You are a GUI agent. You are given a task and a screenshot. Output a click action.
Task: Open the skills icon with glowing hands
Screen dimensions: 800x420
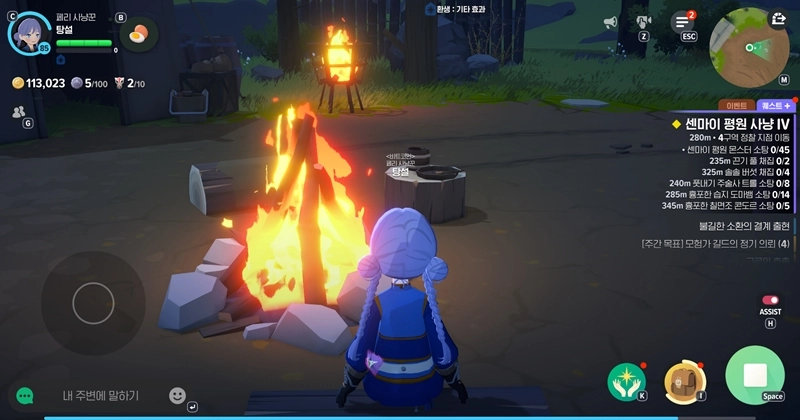pos(626,381)
